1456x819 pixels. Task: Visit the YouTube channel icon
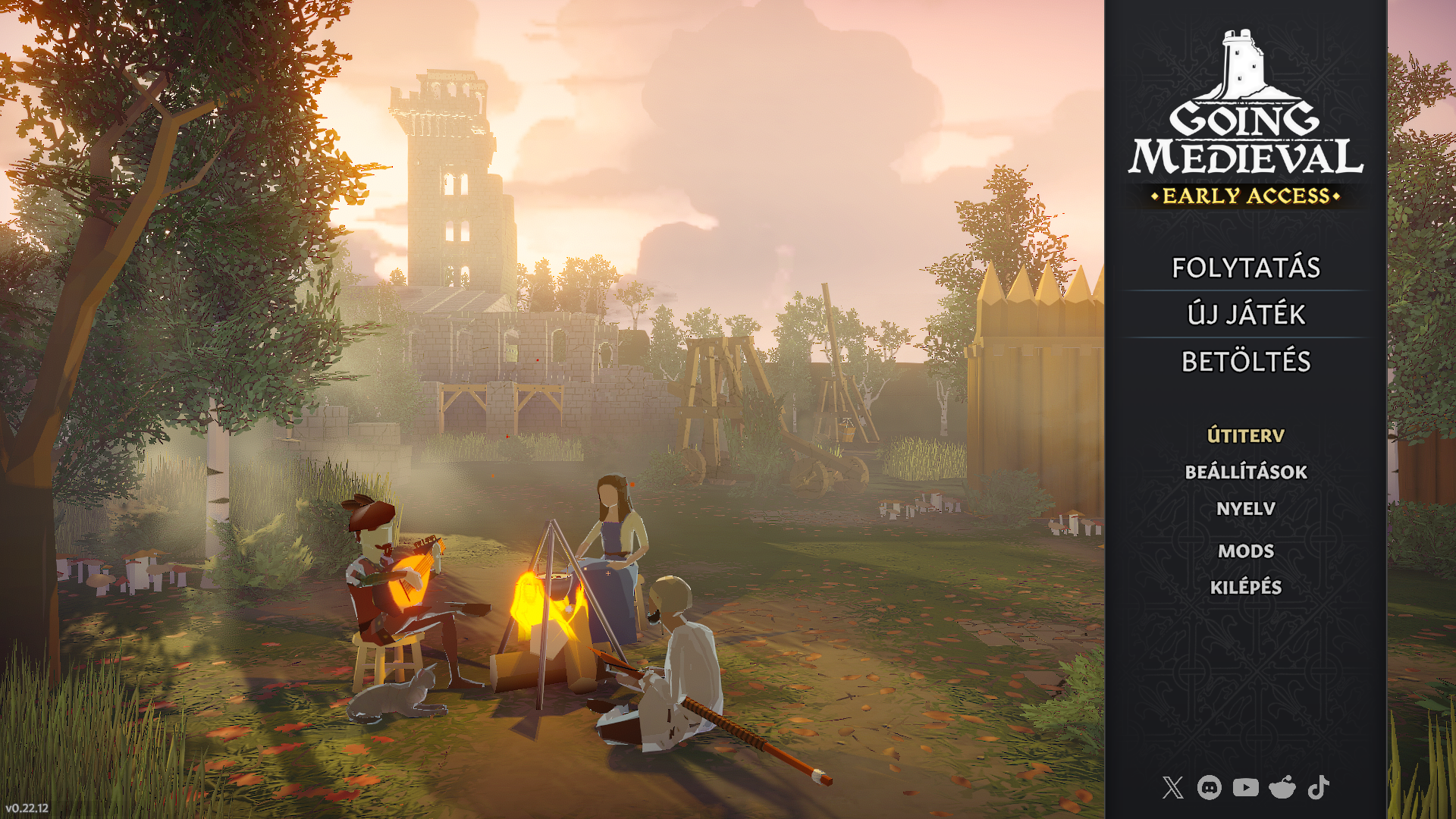point(1245,788)
